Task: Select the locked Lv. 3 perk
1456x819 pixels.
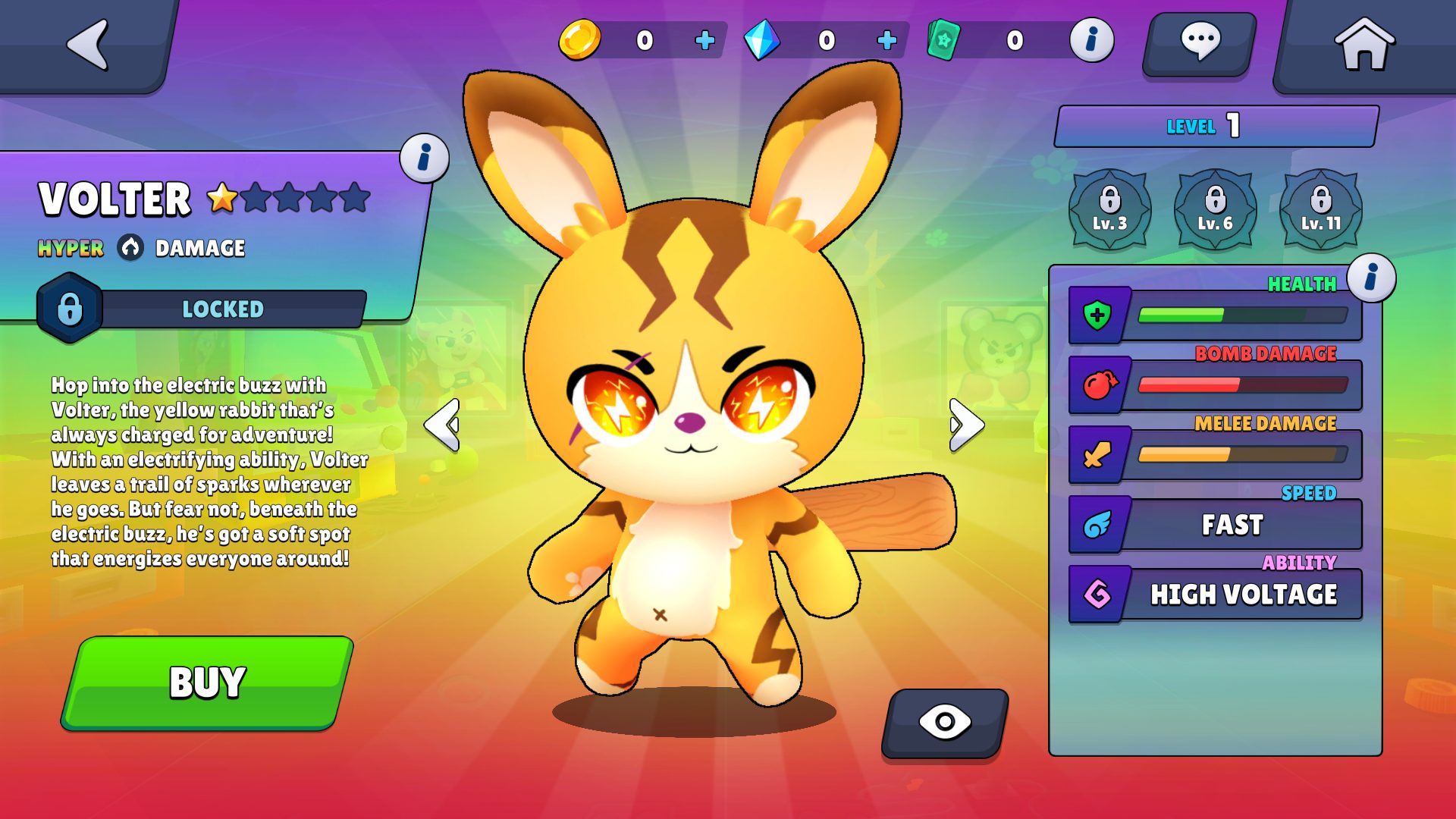Action: [x=1109, y=209]
